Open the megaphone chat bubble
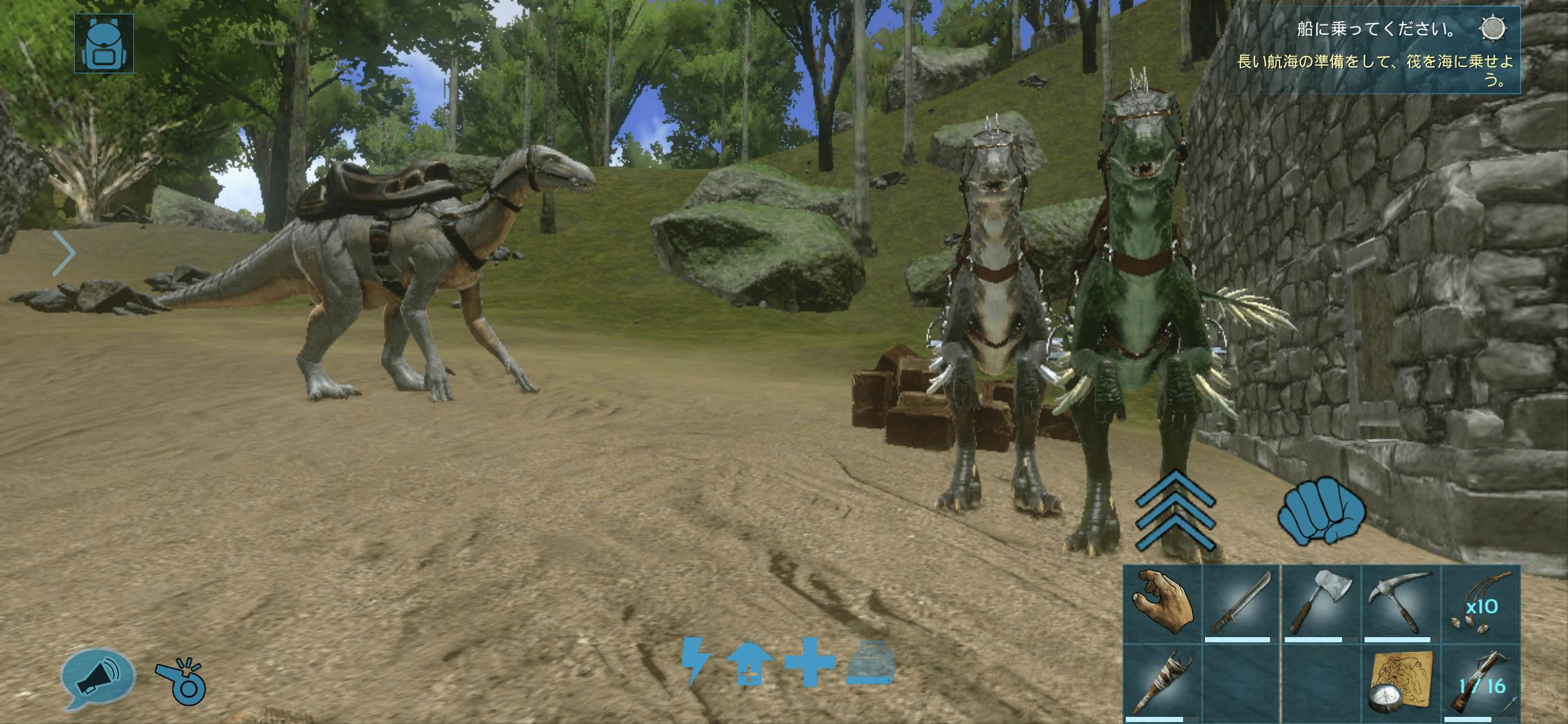The image size is (1568, 724). point(97,678)
